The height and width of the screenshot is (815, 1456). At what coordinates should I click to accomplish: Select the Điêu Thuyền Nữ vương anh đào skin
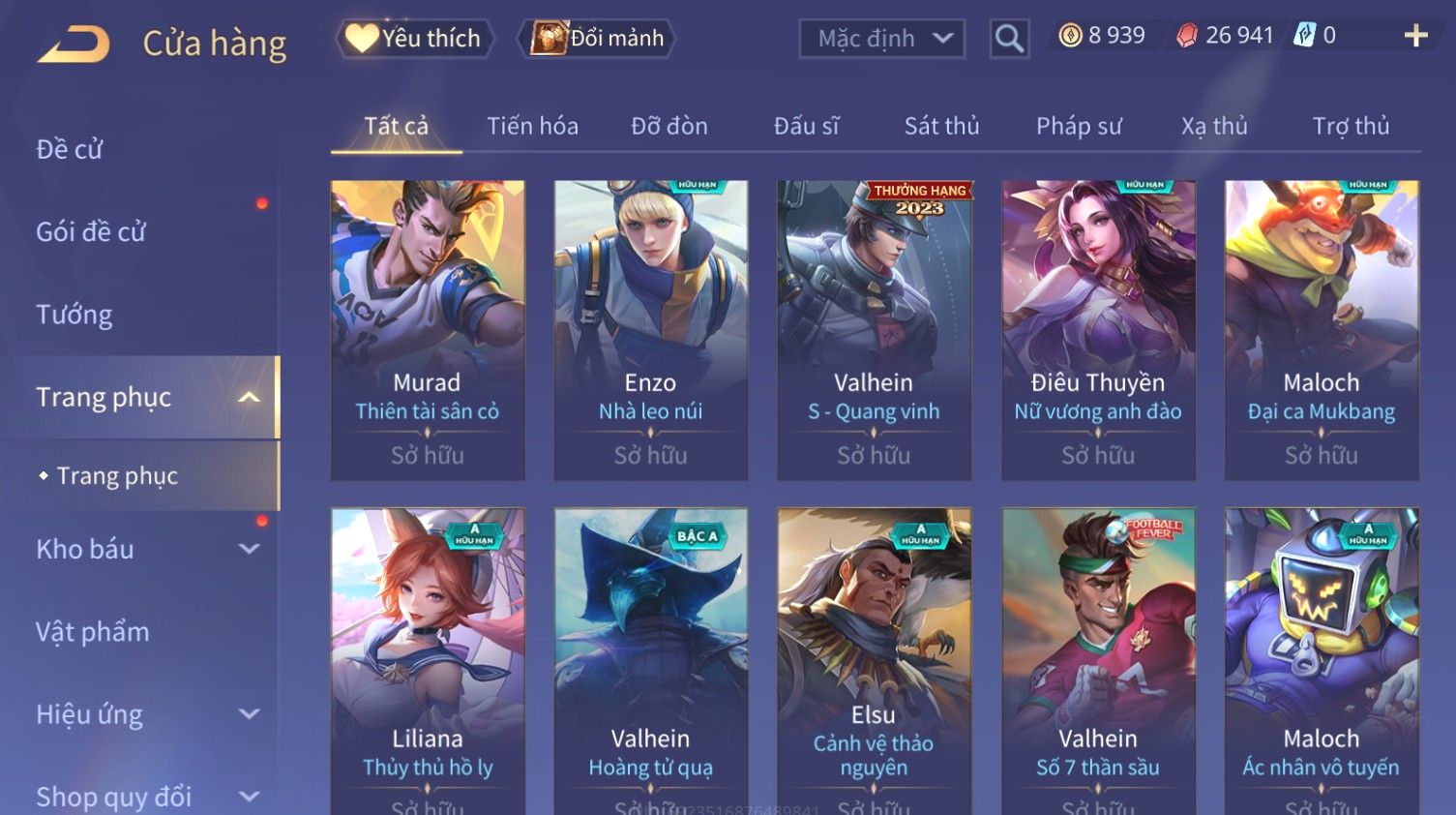click(1098, 329)
